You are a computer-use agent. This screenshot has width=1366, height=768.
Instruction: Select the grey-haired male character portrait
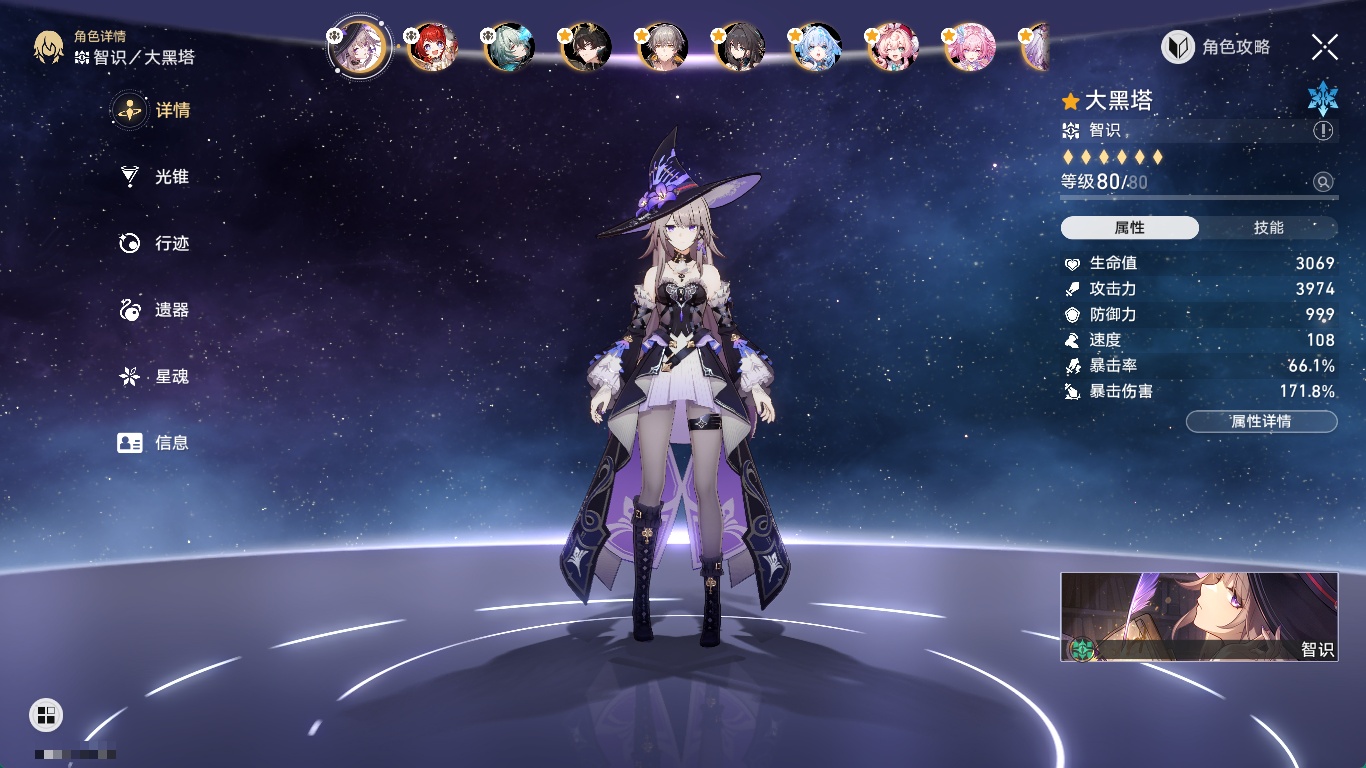[x=663, y=47]
